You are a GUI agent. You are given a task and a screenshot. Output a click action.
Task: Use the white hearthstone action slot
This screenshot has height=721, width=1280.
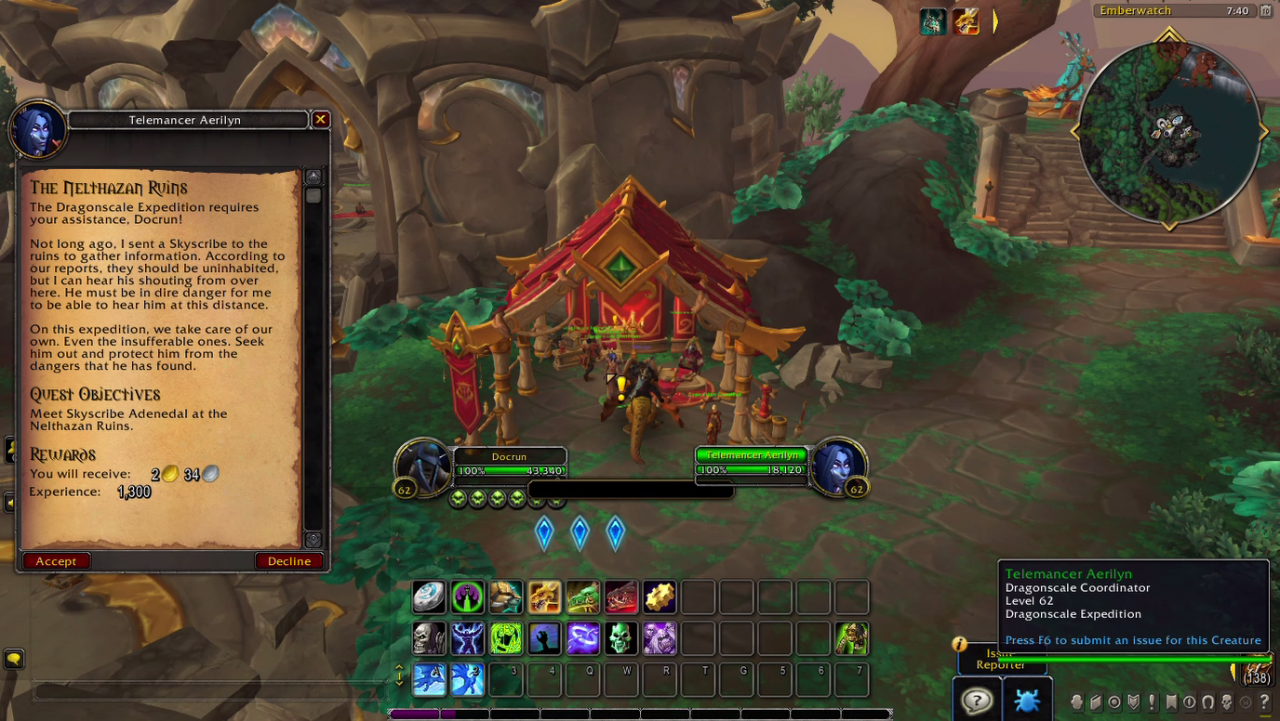[x=429, y=597]
